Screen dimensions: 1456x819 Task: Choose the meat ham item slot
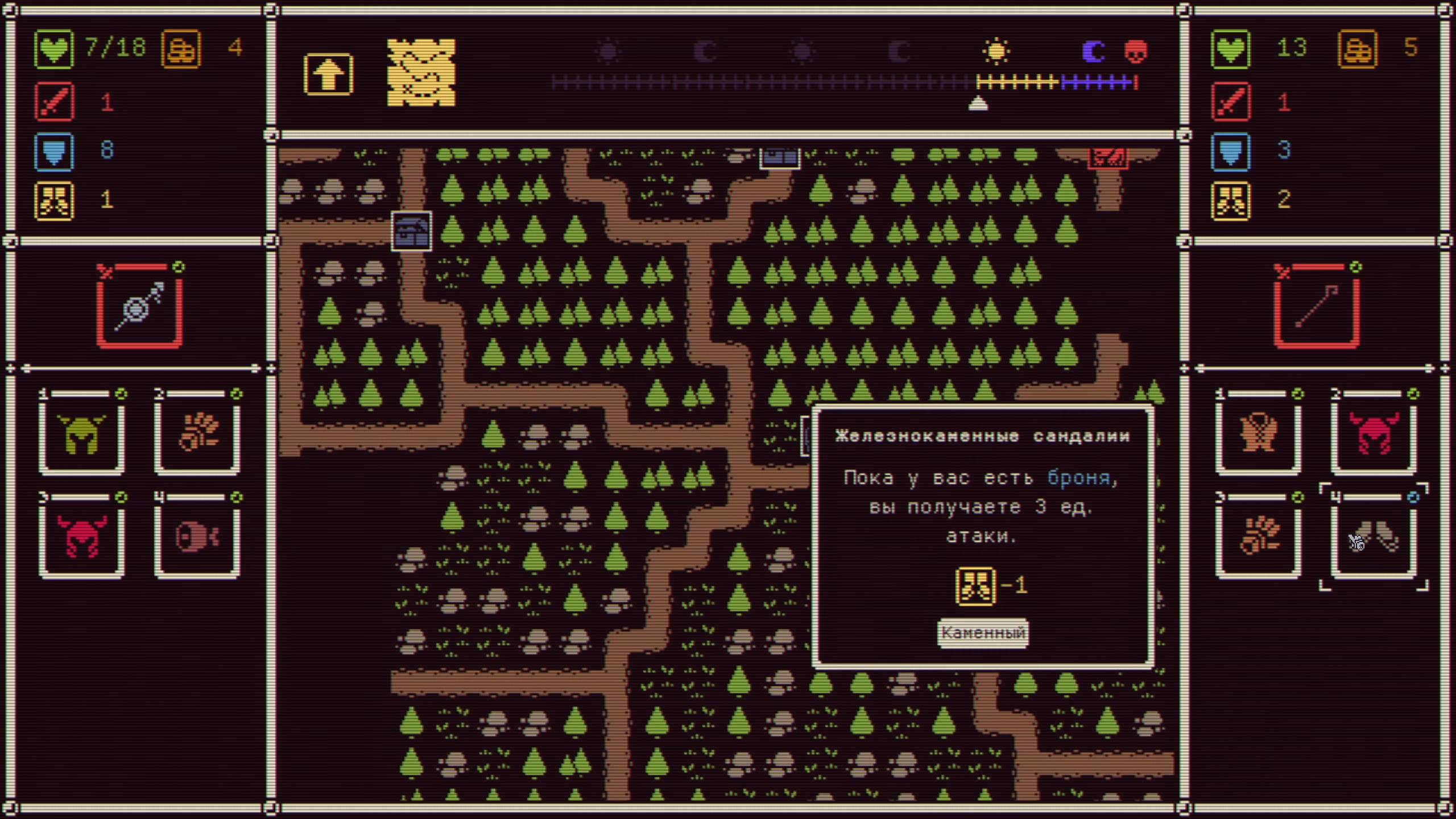(197, 537)
